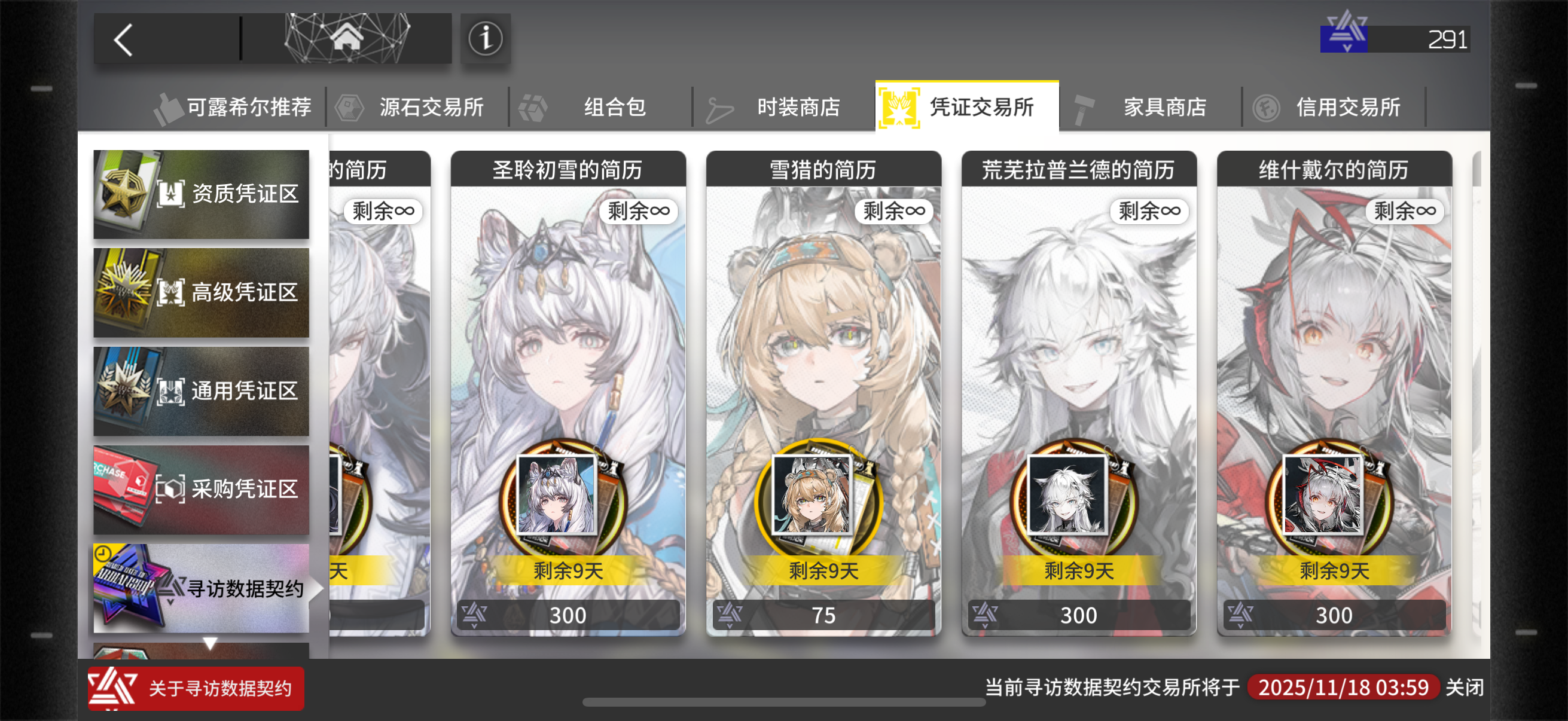The height and width of the screenshot is (721, 1568).
Task: Click the hexagon icon next to 源石交易所
Action: (350, 106)
